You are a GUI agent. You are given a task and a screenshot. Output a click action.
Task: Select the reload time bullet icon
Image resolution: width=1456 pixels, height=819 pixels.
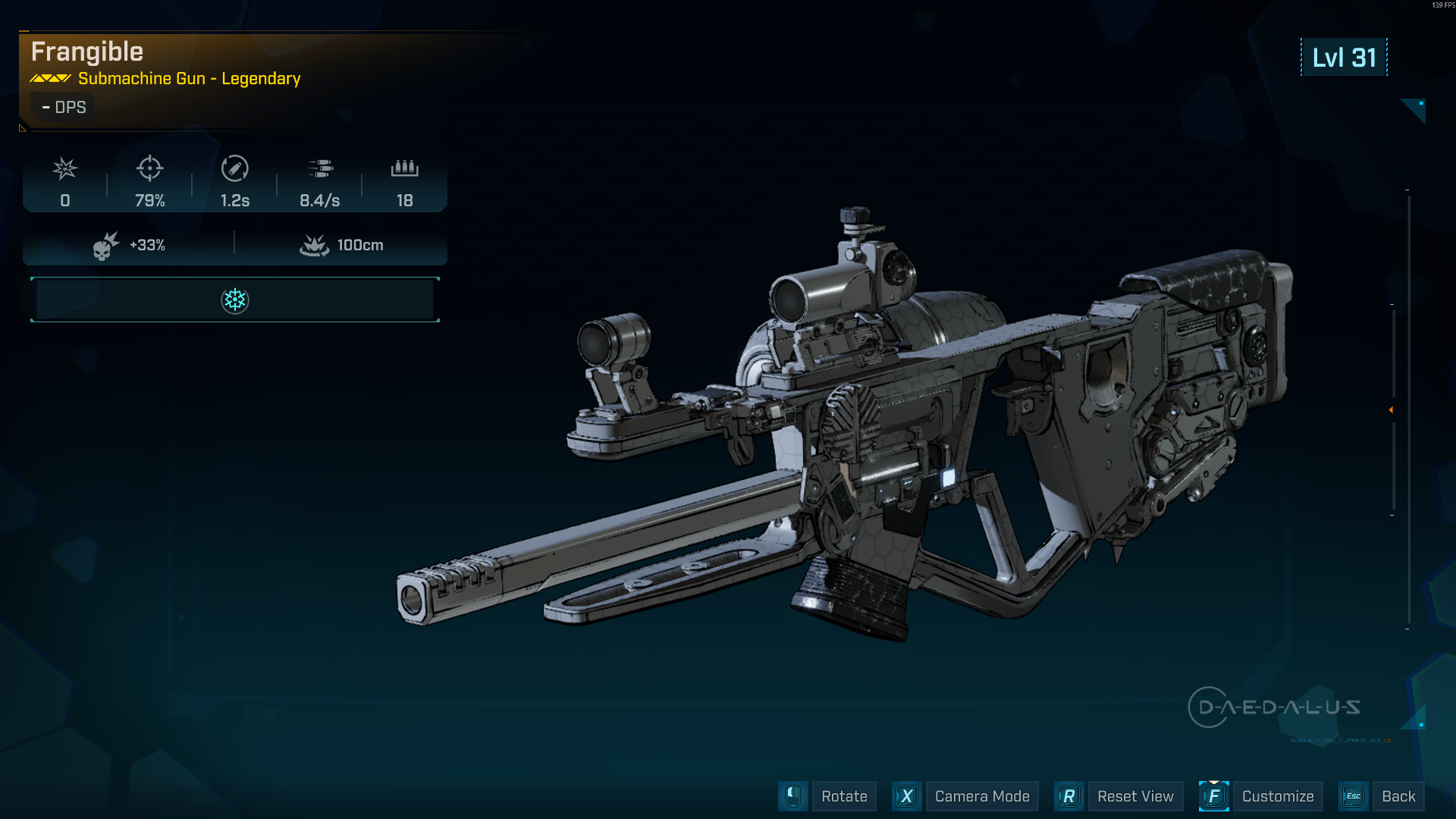point(234,168)
